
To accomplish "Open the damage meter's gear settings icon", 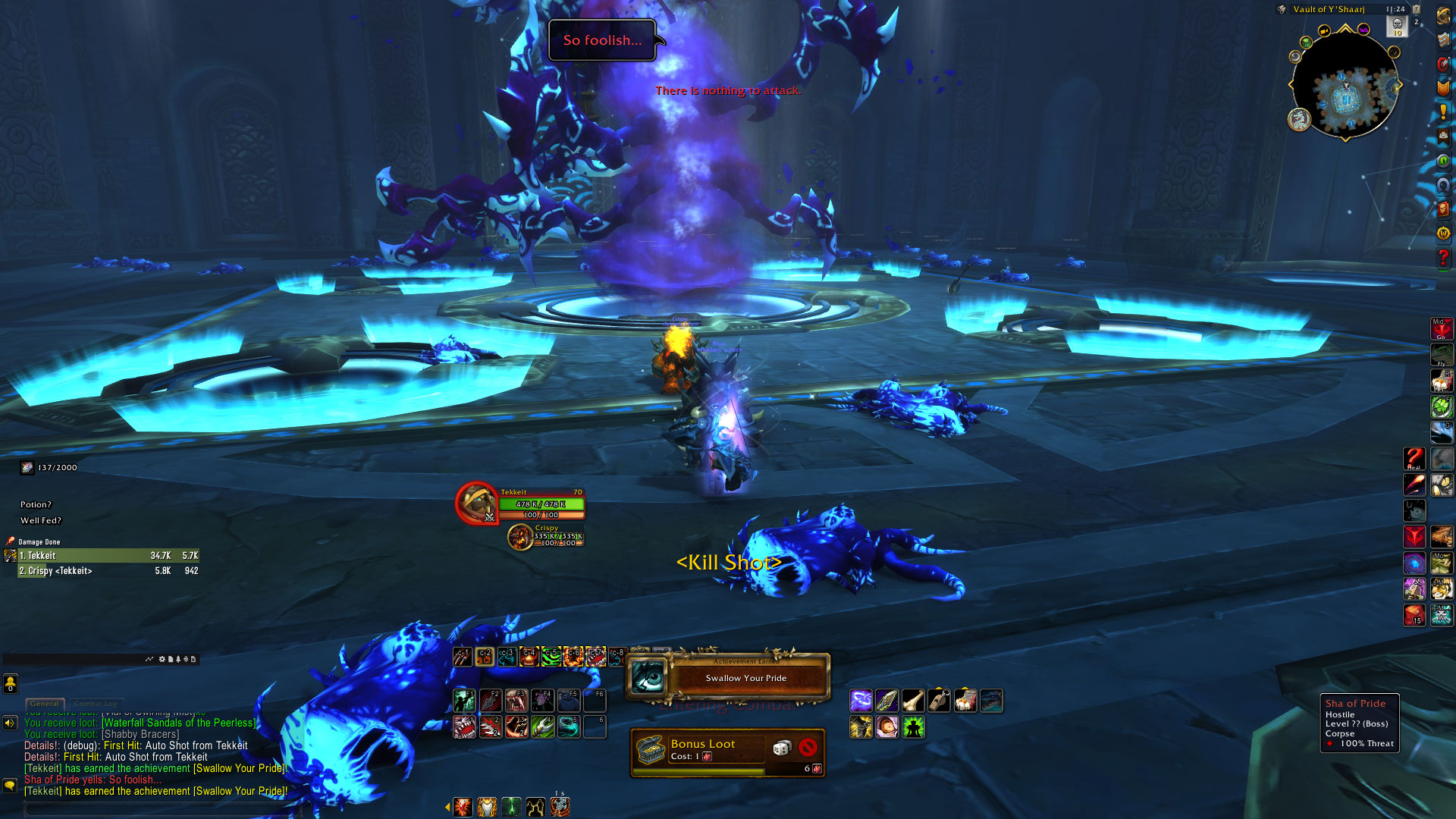I will (162, 659).
